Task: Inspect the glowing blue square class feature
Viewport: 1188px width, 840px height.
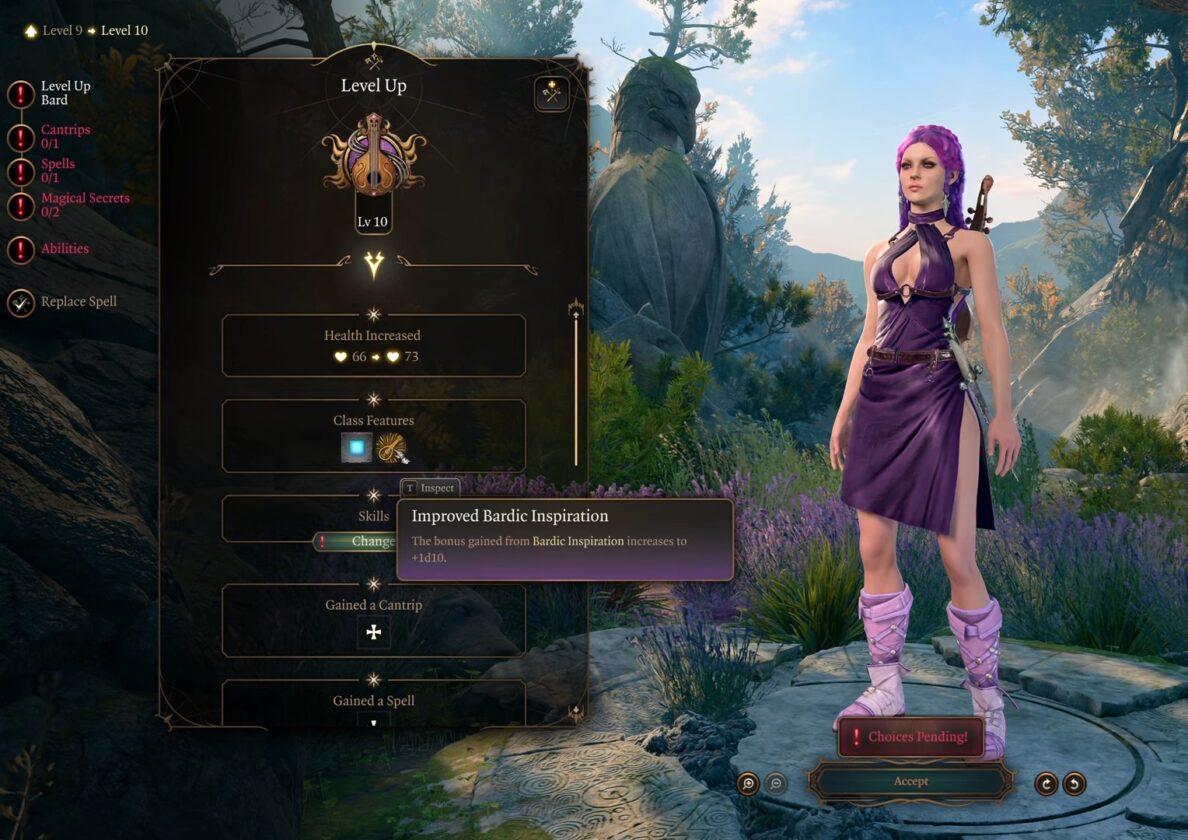Action: click(355, 448)
